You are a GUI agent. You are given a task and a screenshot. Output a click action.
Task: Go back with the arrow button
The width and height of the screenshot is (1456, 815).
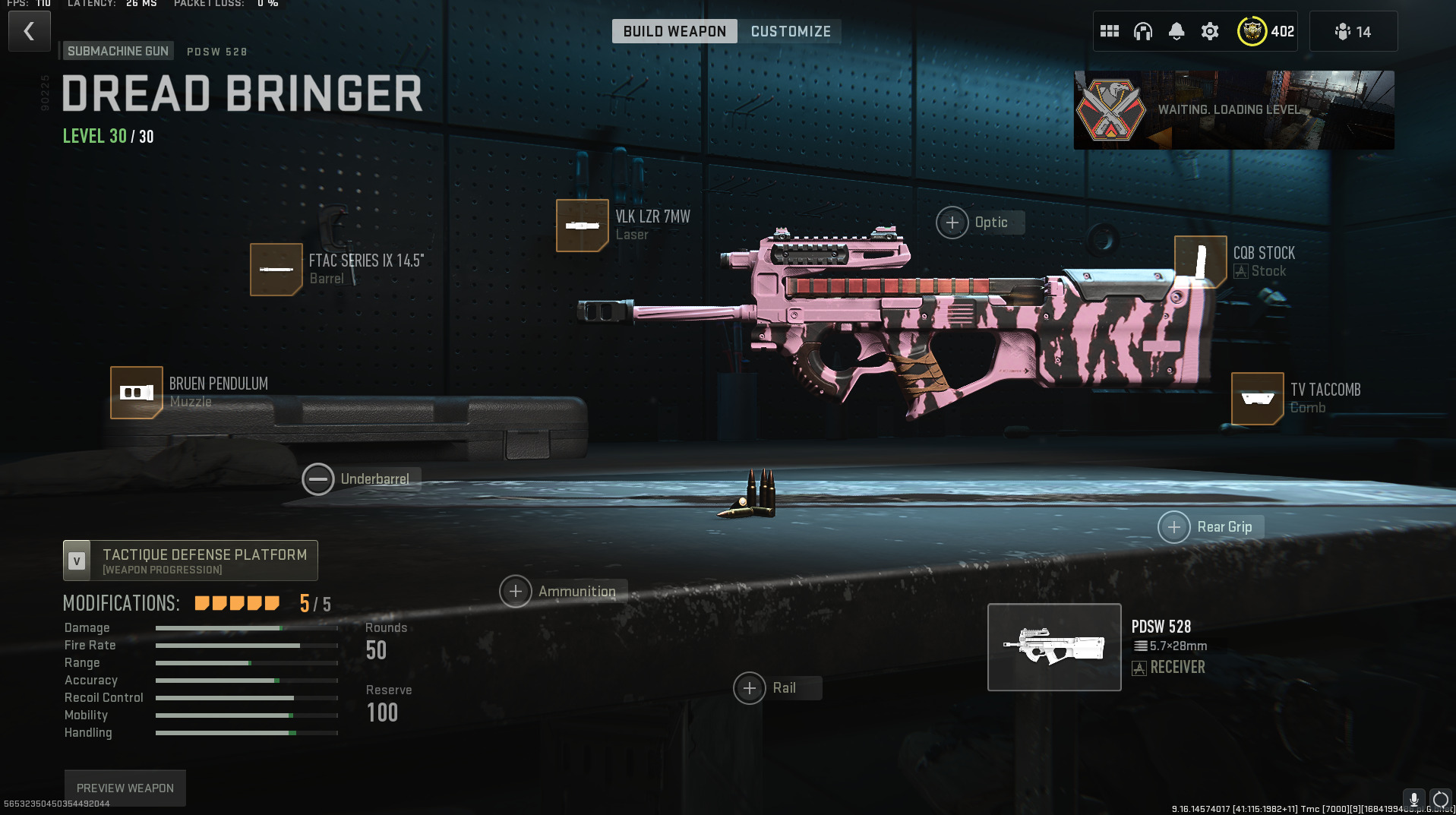tap(29, 31)
